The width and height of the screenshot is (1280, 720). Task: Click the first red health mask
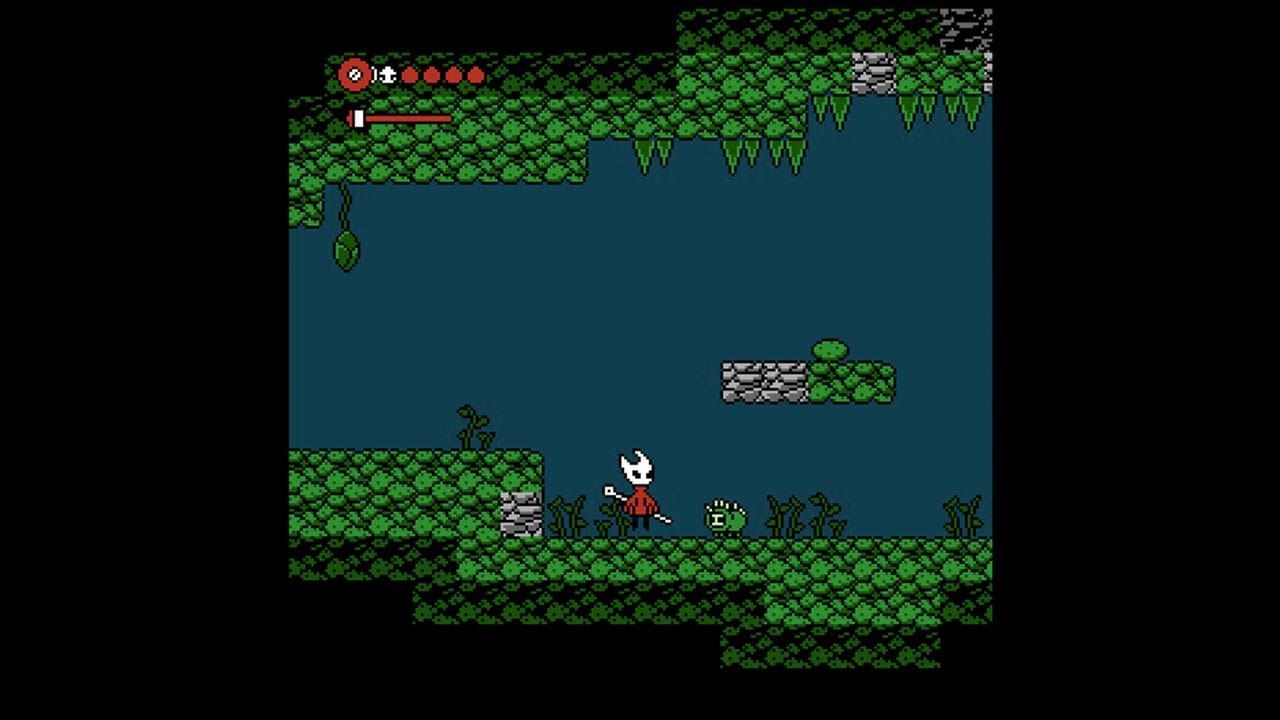pos(411,74)
